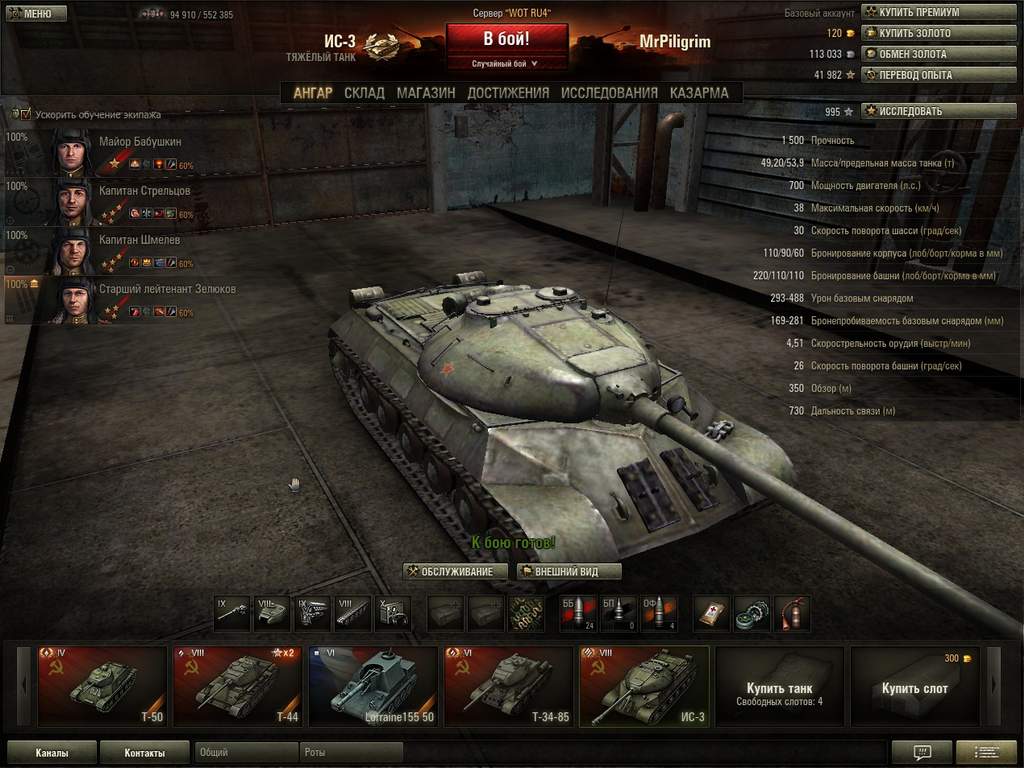This screenshot has height=768, width=1024.
Task: Click the ИССЛЕДОВАТЬ button
Action: click(938, 111)
